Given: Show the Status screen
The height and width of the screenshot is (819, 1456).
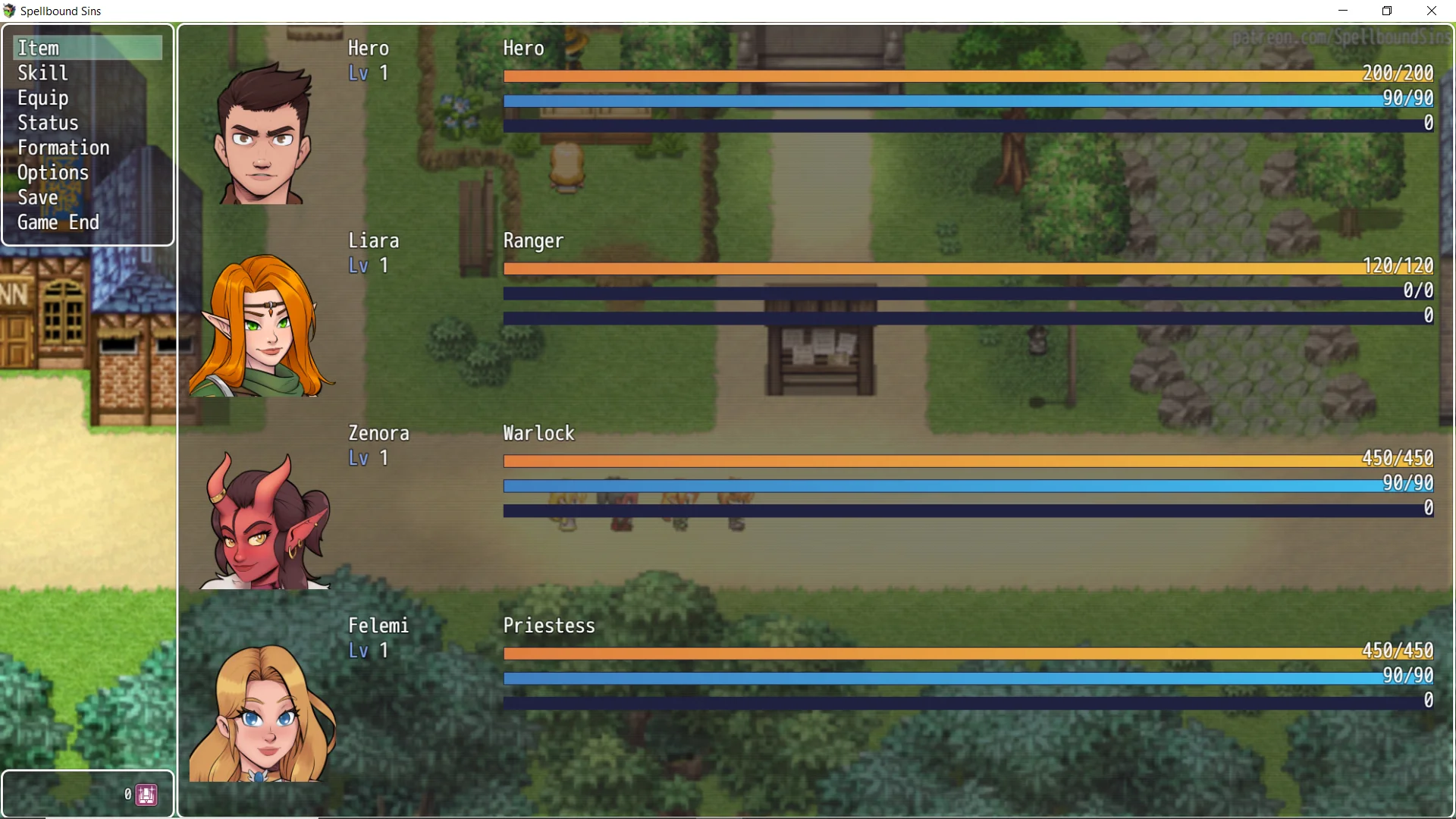Looking at the screenshot, I should point(48,123).
